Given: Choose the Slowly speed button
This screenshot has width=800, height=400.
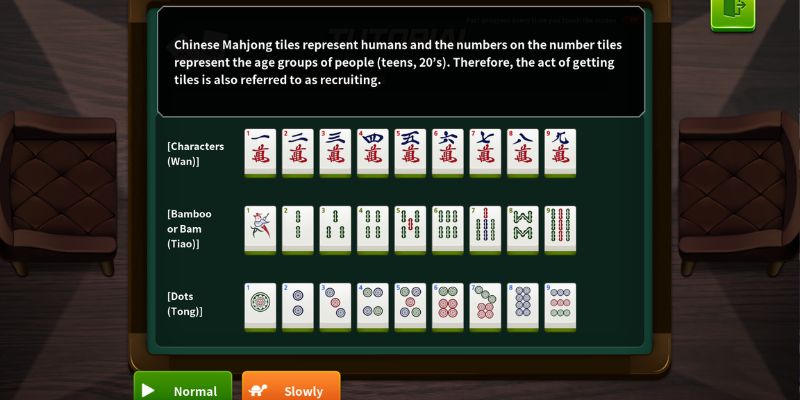Looking at the screenshot, I should click(x=291, y=388).
